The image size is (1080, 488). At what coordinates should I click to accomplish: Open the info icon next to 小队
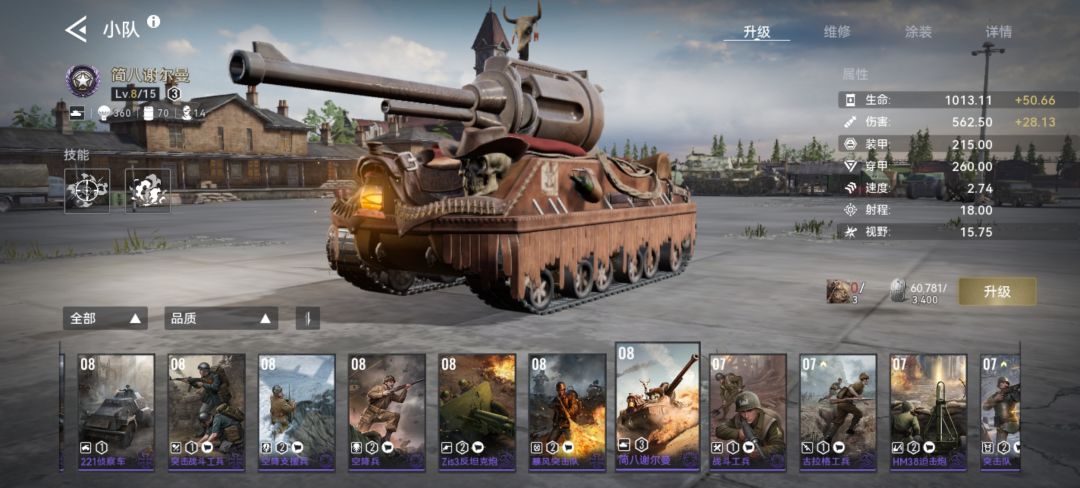pos(153,21)
